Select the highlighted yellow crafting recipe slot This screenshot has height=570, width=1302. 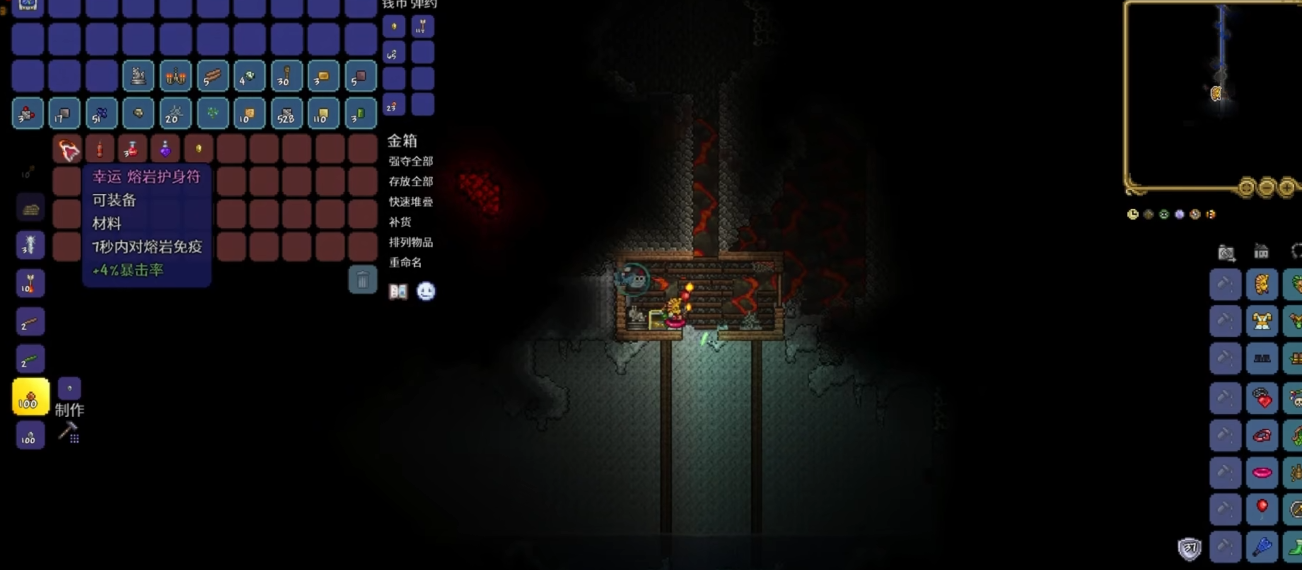pyautogui.click(x=30, y=397)
